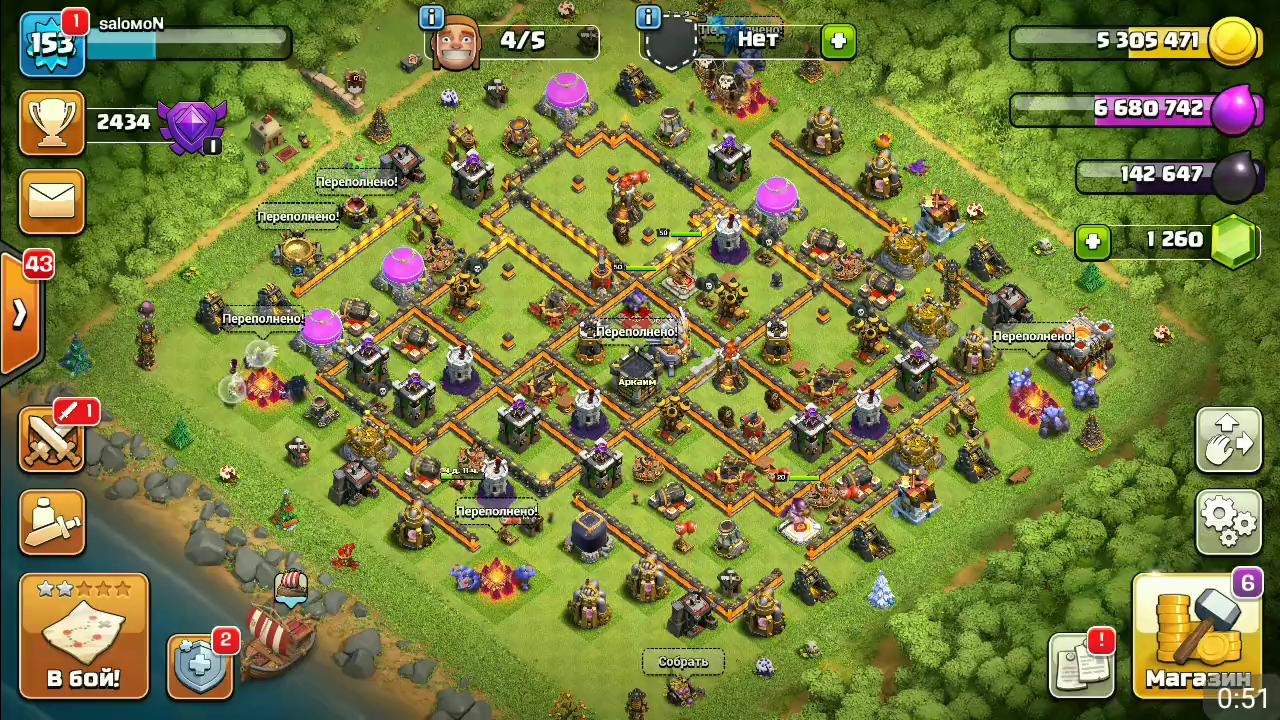Screen dimensions: 1280x720
Task: Open the army overview button
Action: point(52,522)
